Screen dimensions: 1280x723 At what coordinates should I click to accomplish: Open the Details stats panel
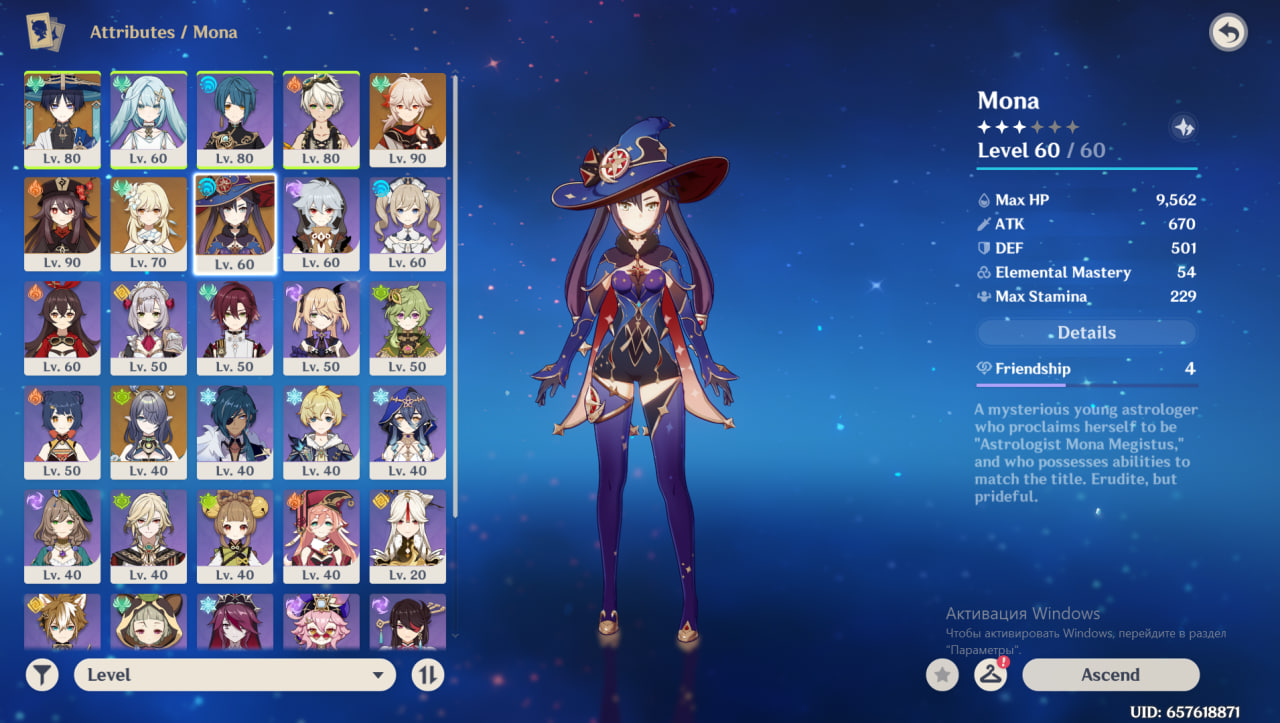(x=1086, y=333)
